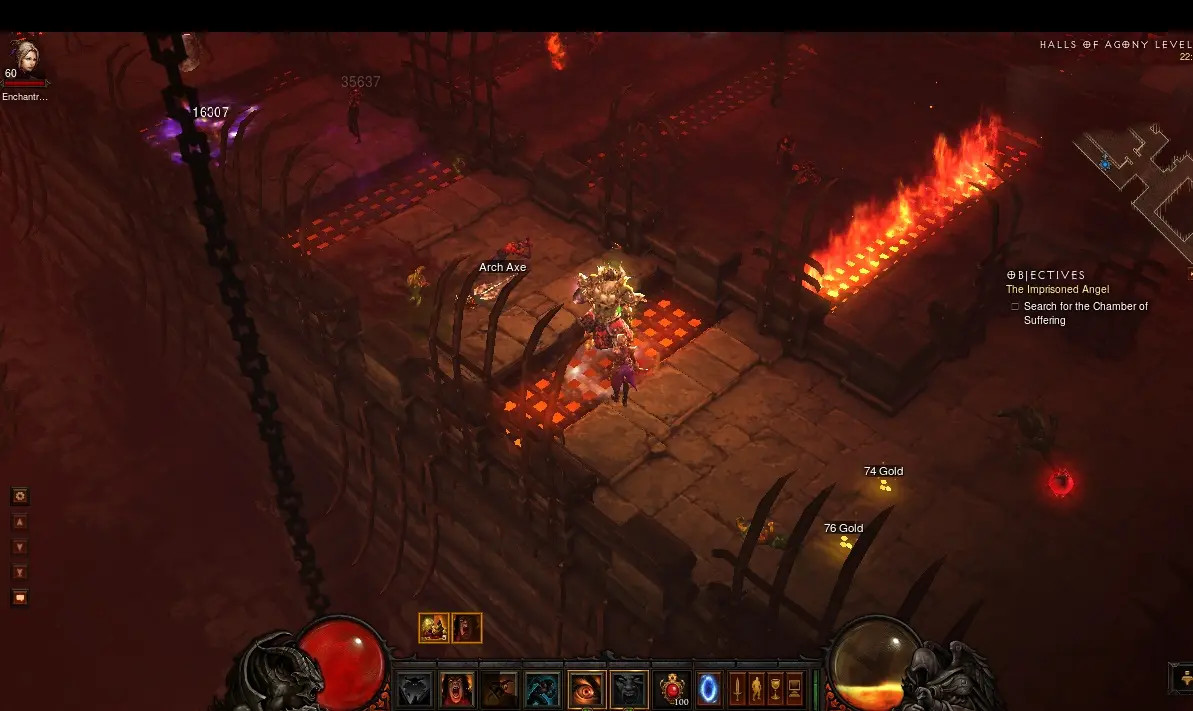Open the blue Town Portal
1193x711 pixels.
(x=709, y=689)
